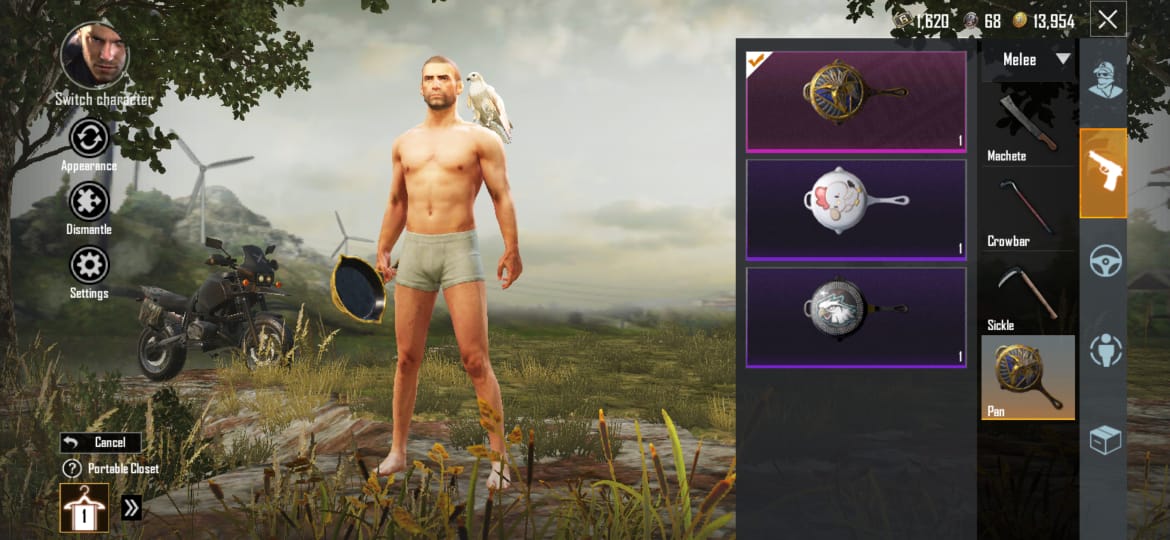Equip the gold and blue pan skin

[856, 100]
